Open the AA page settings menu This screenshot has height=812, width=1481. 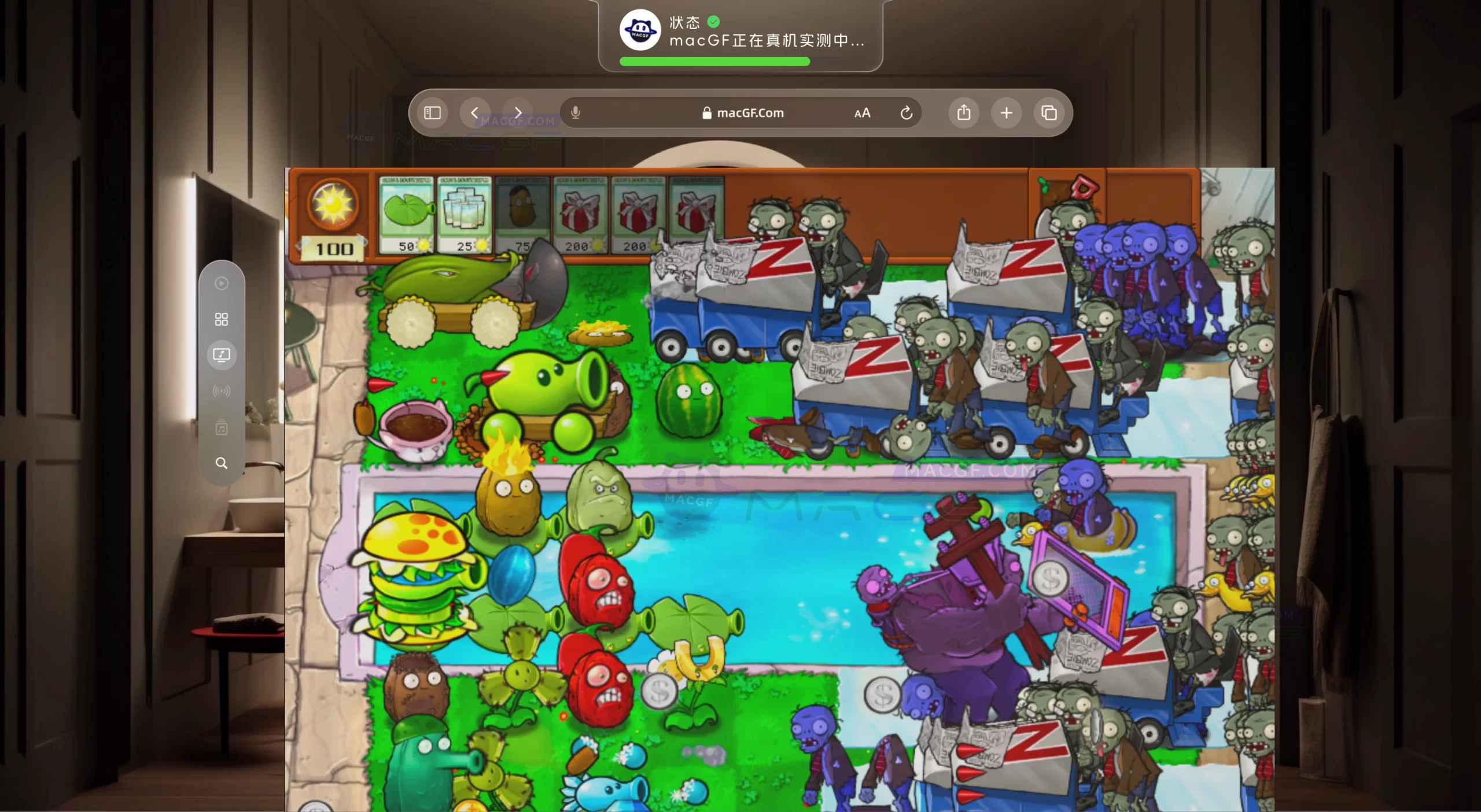tap(861, 113)
